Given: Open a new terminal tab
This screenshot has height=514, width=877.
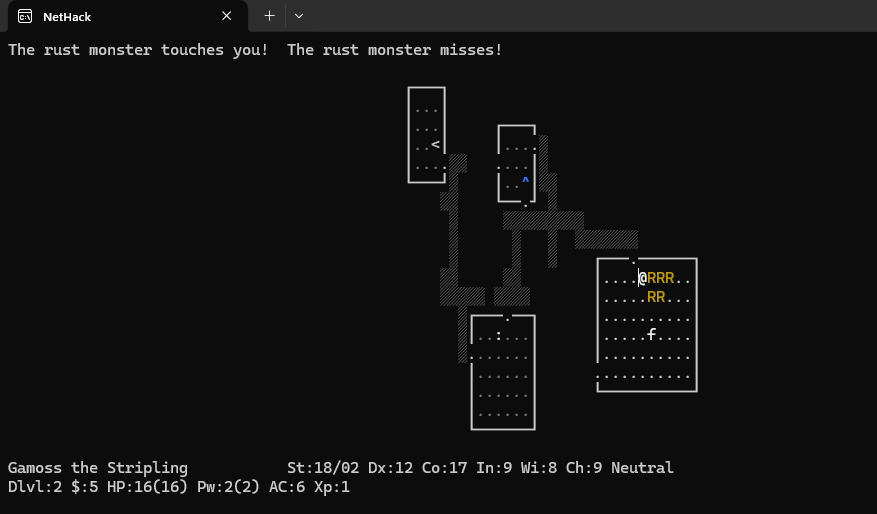Looking at the screenshot, I should click(x=269, y=16).
